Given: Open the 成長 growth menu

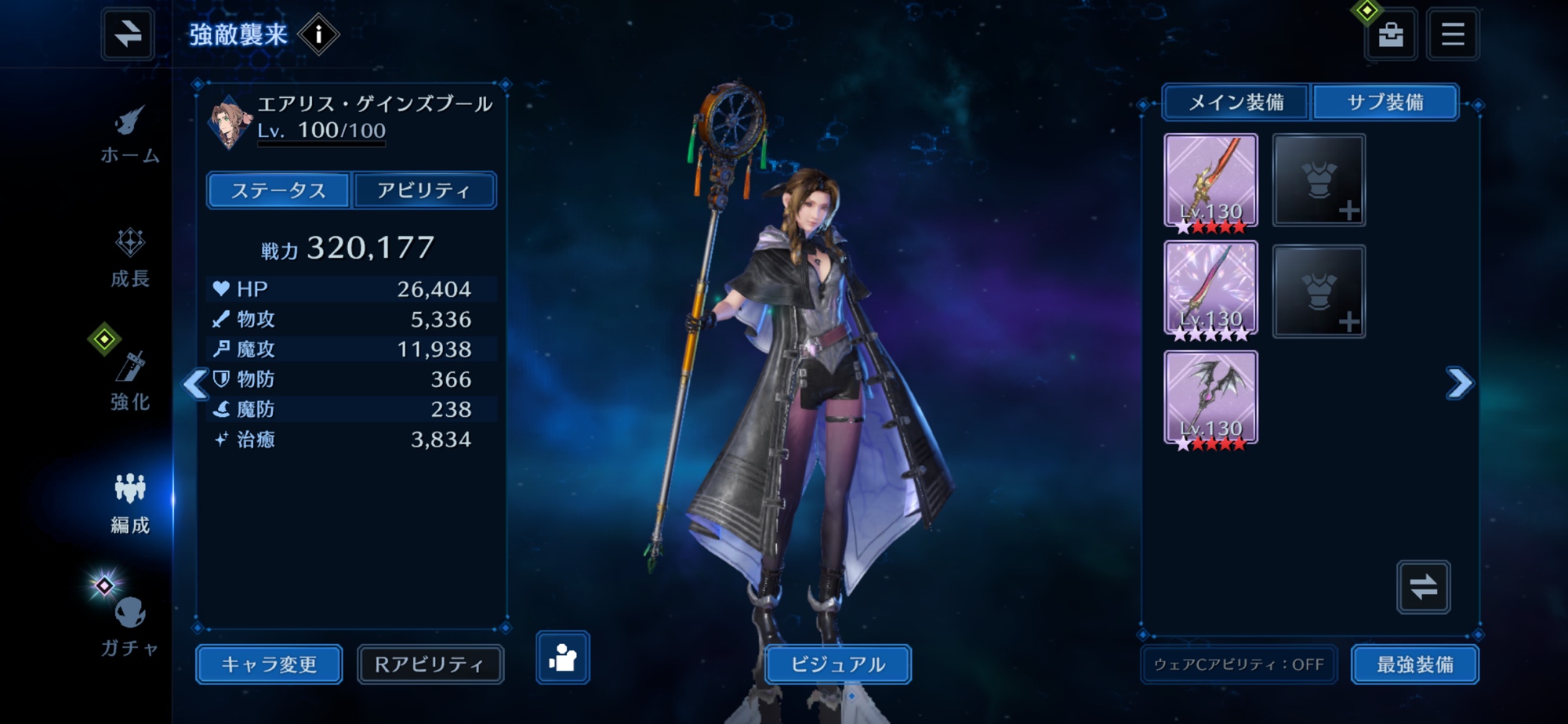Looking at the screenshot, I should pyautogui.click(x=130, y=259).
